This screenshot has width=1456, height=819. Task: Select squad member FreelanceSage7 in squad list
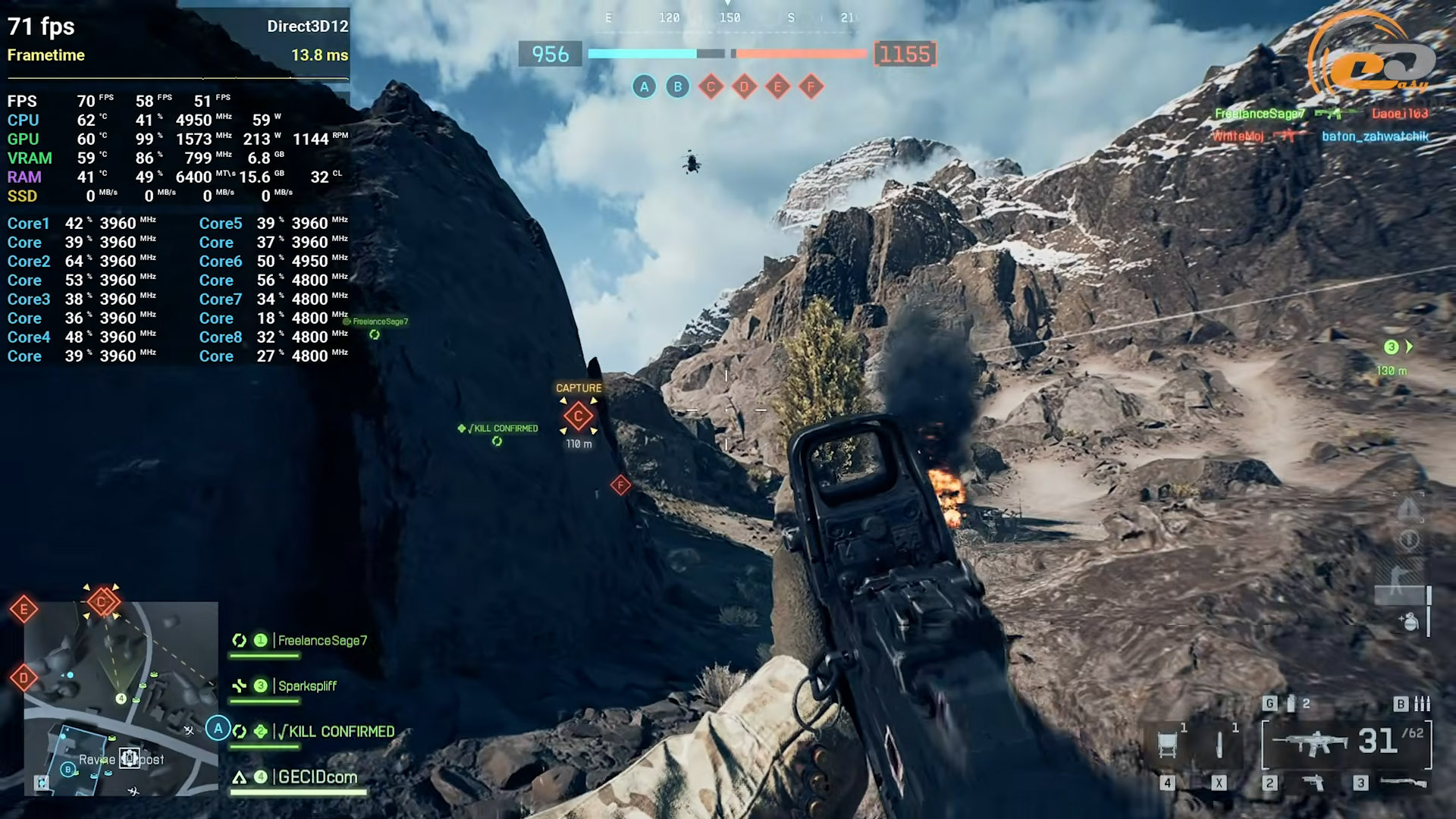[322, 641]
